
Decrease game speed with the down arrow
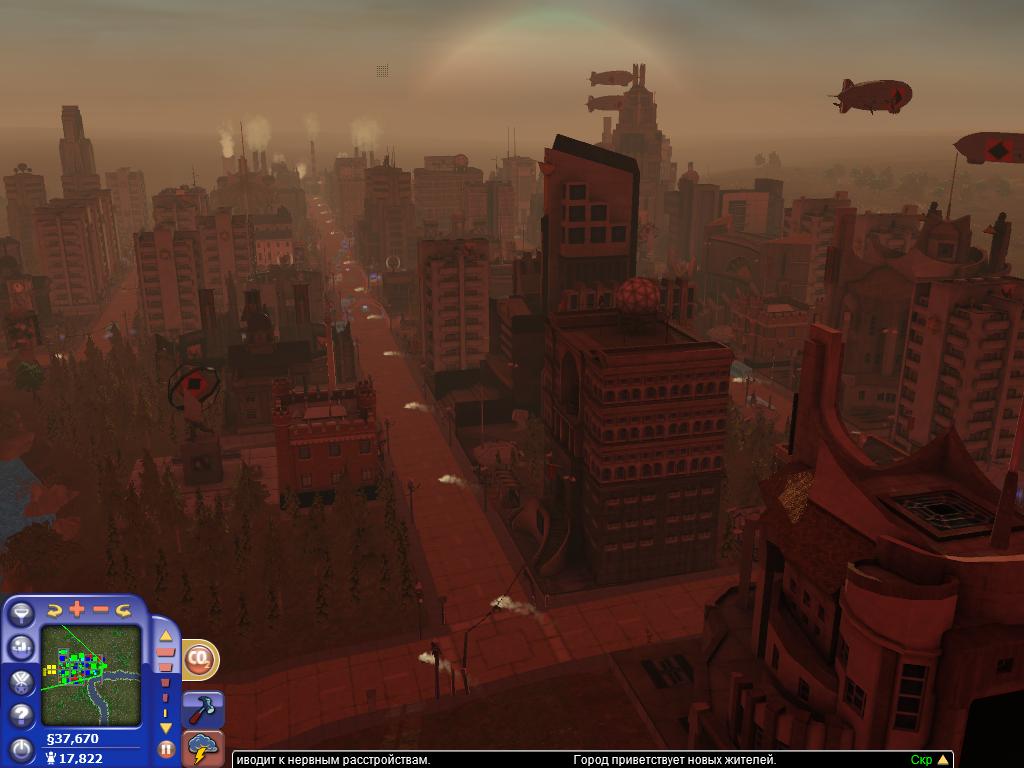coord(166,728)
